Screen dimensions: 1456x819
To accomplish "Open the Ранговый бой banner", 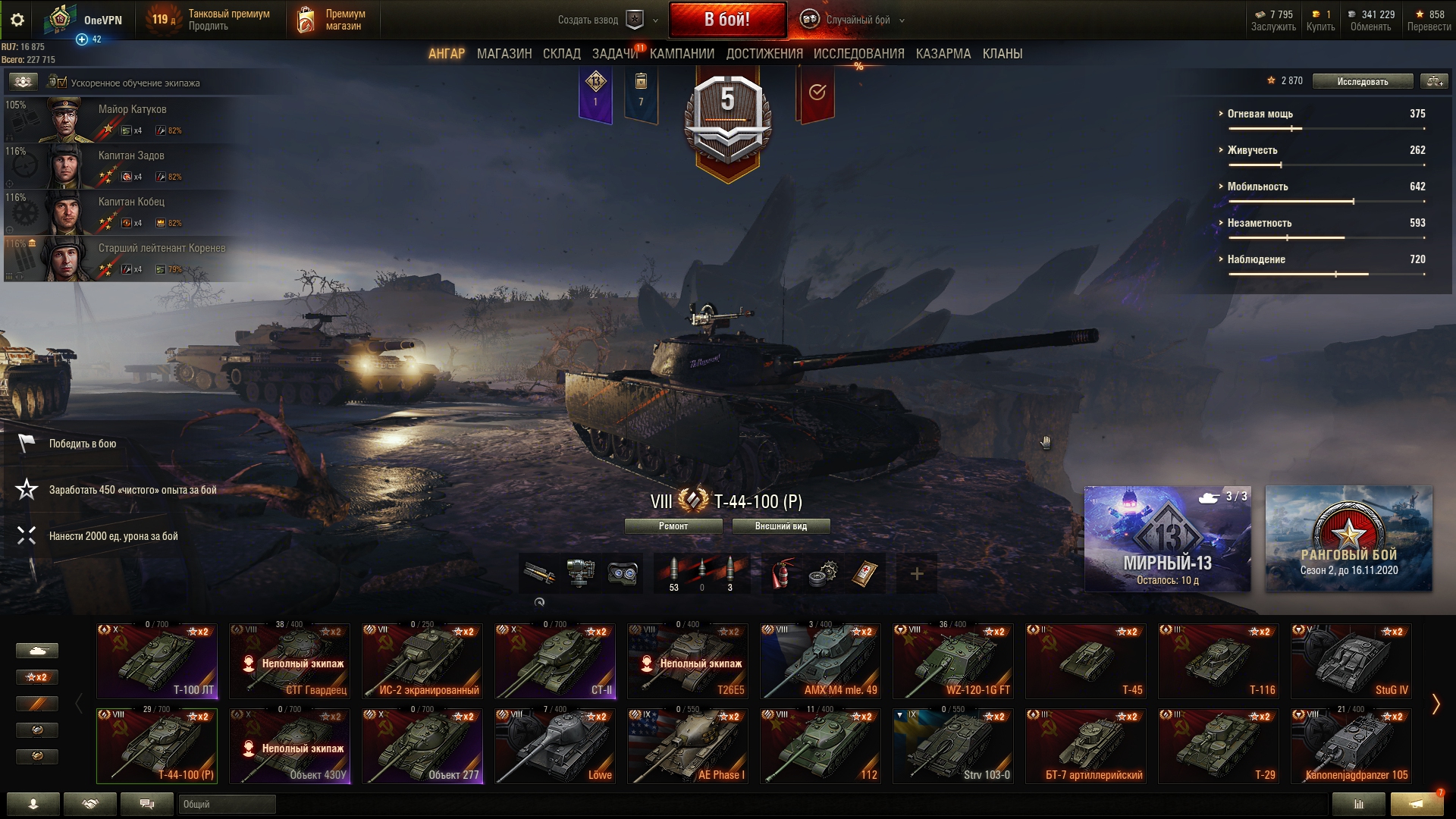I will point(1348,538).
